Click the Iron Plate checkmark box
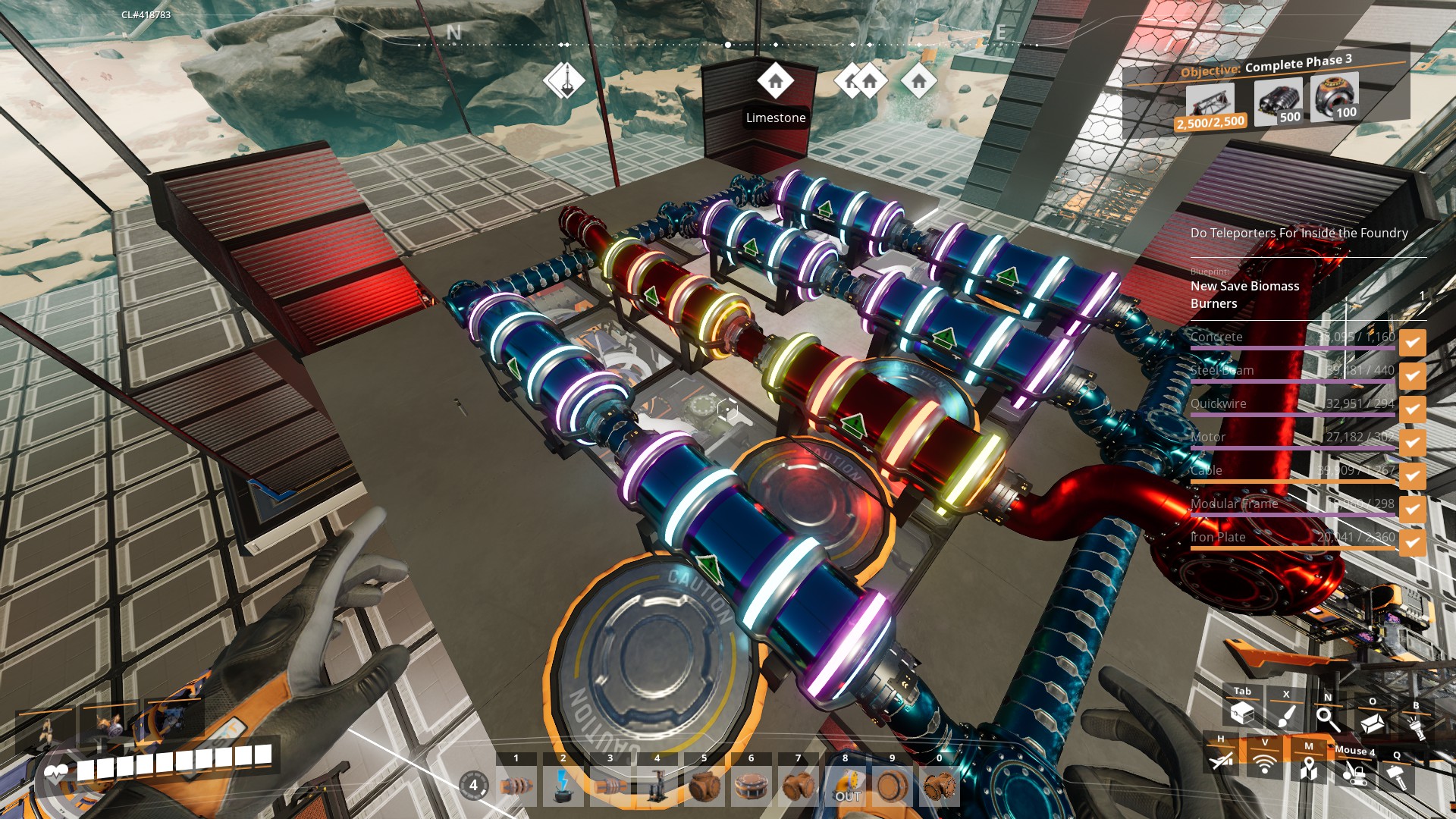The width and height of the screenshot is (1456, 819). pos(1412,542)
